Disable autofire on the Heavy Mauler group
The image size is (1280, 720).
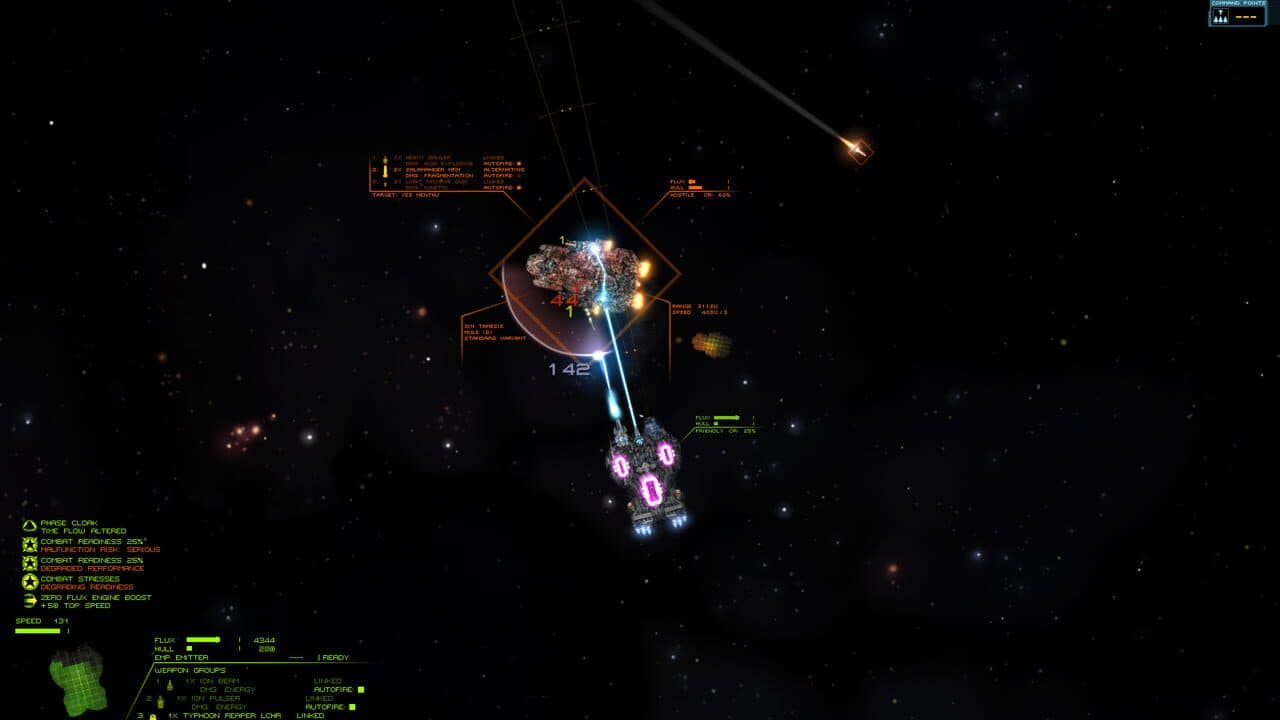[519, 163]
